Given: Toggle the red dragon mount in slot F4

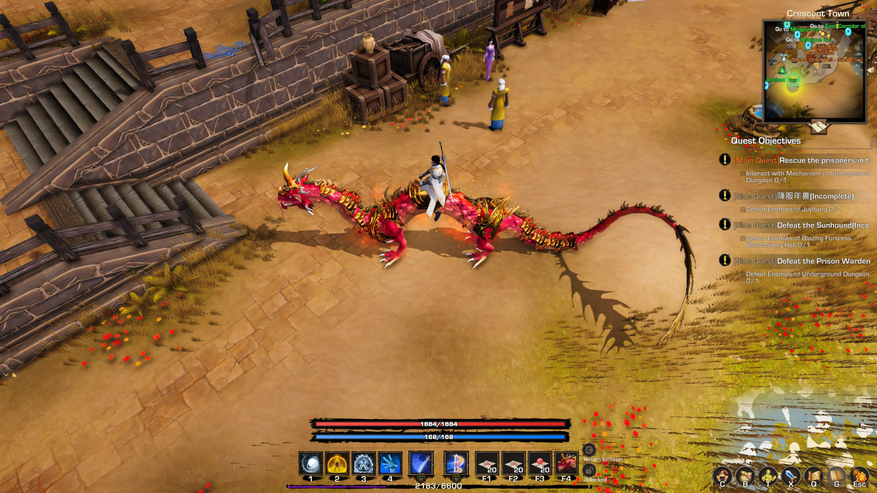Looking at the screenshot, I should [567, 464].
